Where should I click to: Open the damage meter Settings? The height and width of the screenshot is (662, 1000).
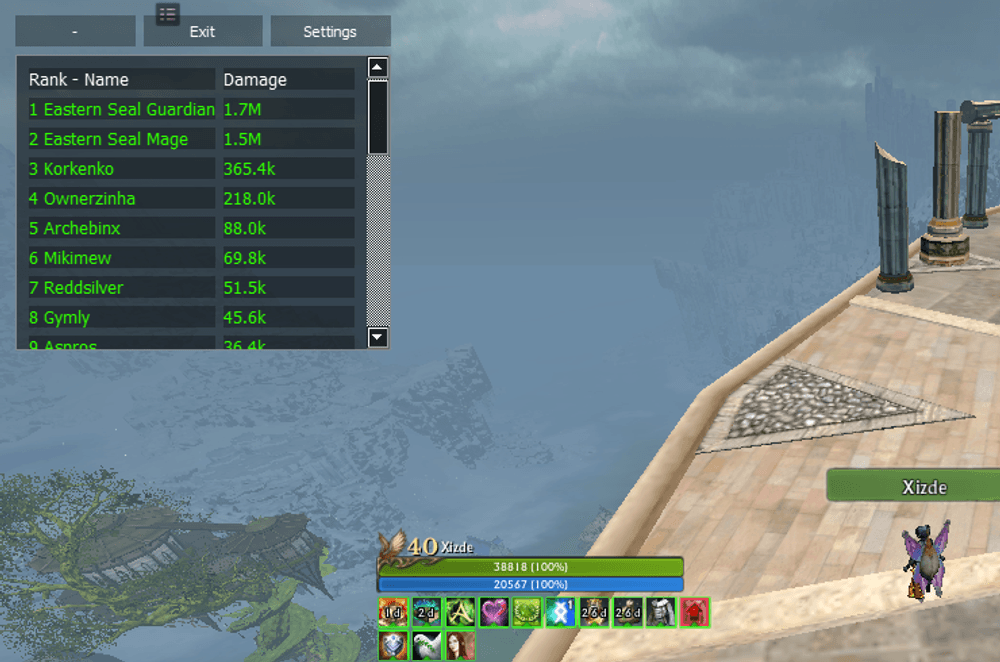[x=330, y=31]
